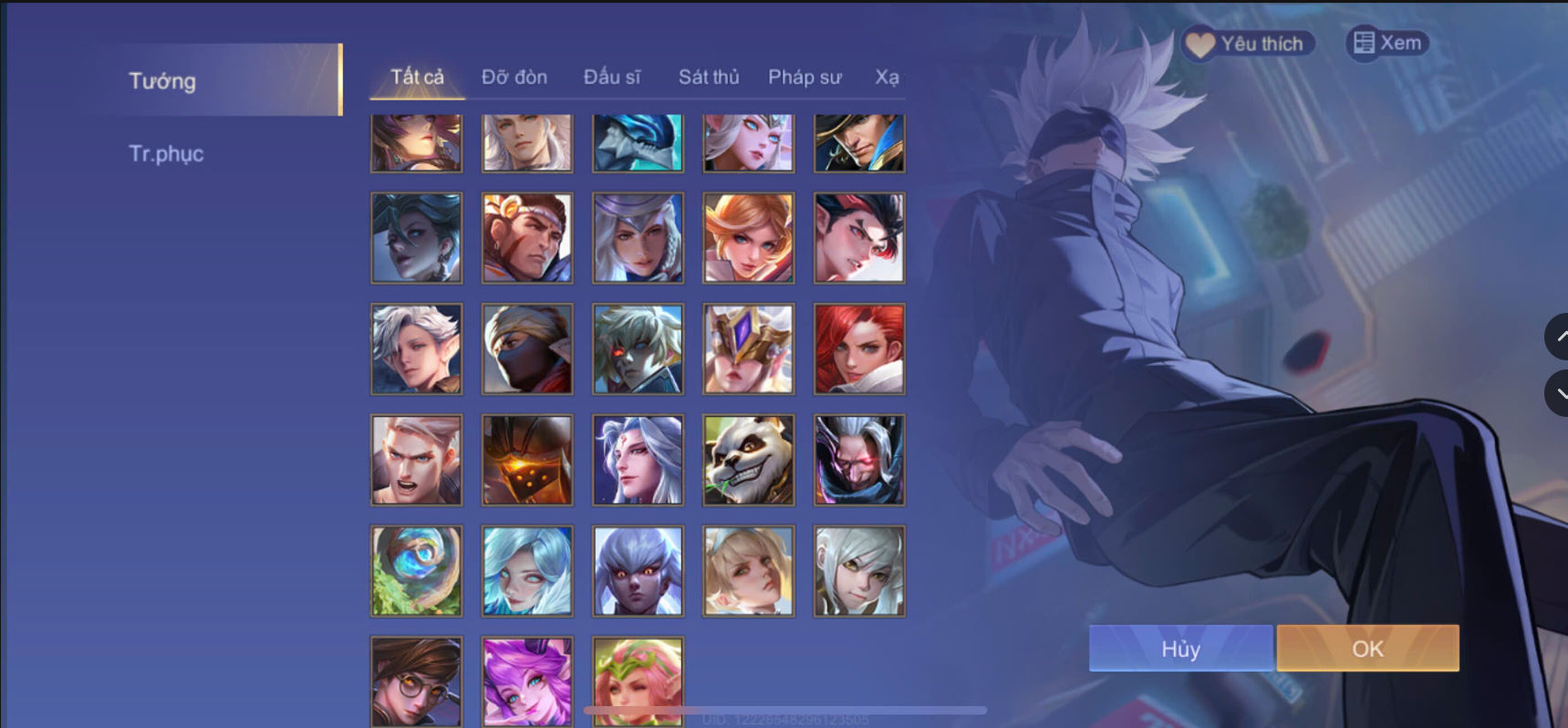Screen dimensions: 1568x728
Task: Open the Sát thủ category tab
Action: (708, 77)
